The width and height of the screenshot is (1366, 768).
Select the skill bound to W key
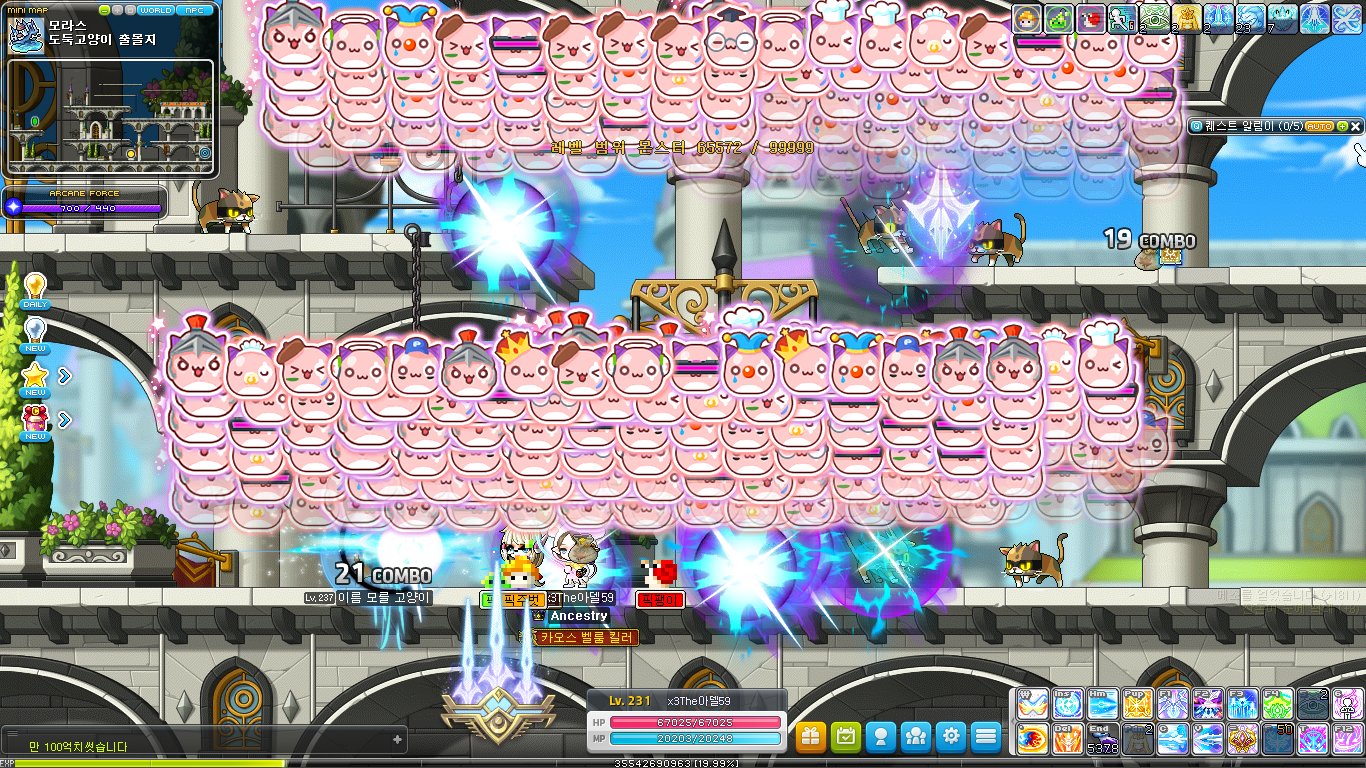(1032, 705)
